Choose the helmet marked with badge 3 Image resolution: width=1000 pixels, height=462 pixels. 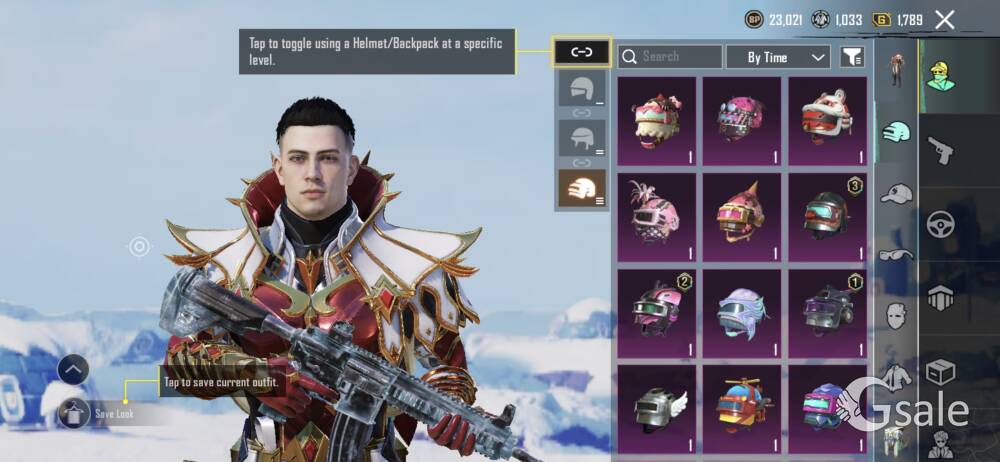click(826, 215)
